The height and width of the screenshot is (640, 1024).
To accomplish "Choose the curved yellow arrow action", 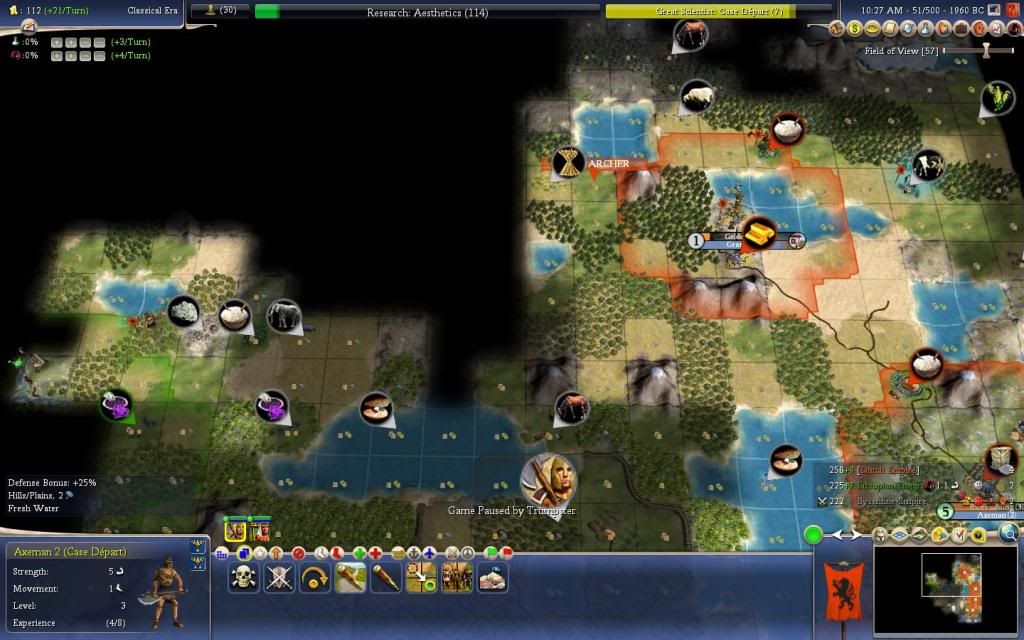I will tap(314, 577).
